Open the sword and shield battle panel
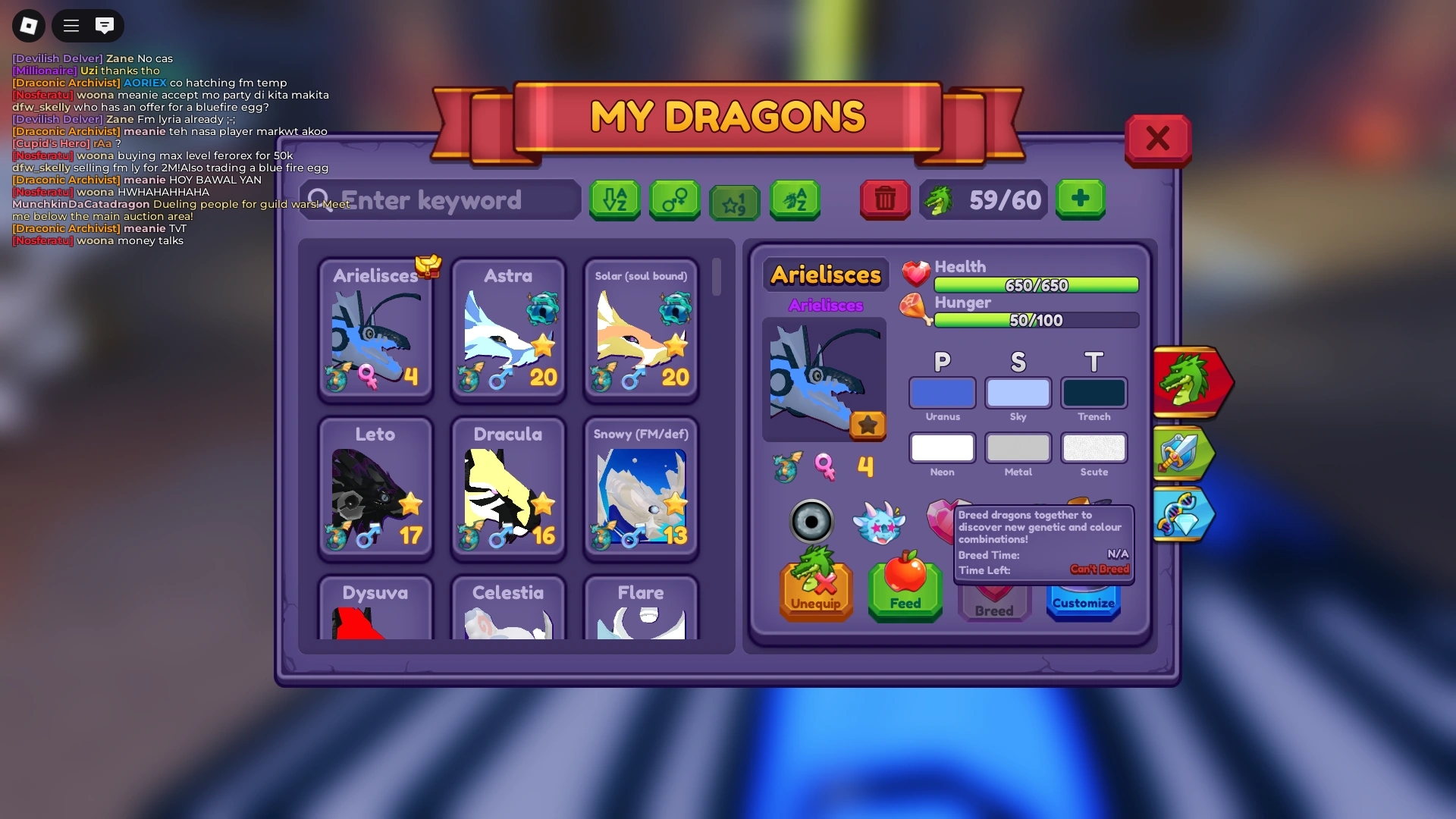This screenshot has width=1456, height=819. click(x=1184, y=454)
